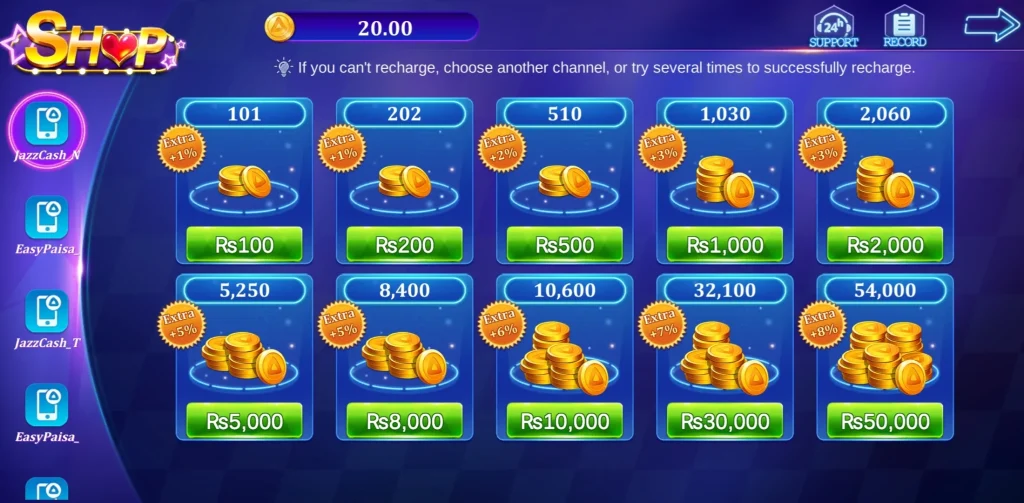This screenshot has height=503, width=1024.
Task: Buy the Rs50,000 coin bundle
Action: [884, 421]
